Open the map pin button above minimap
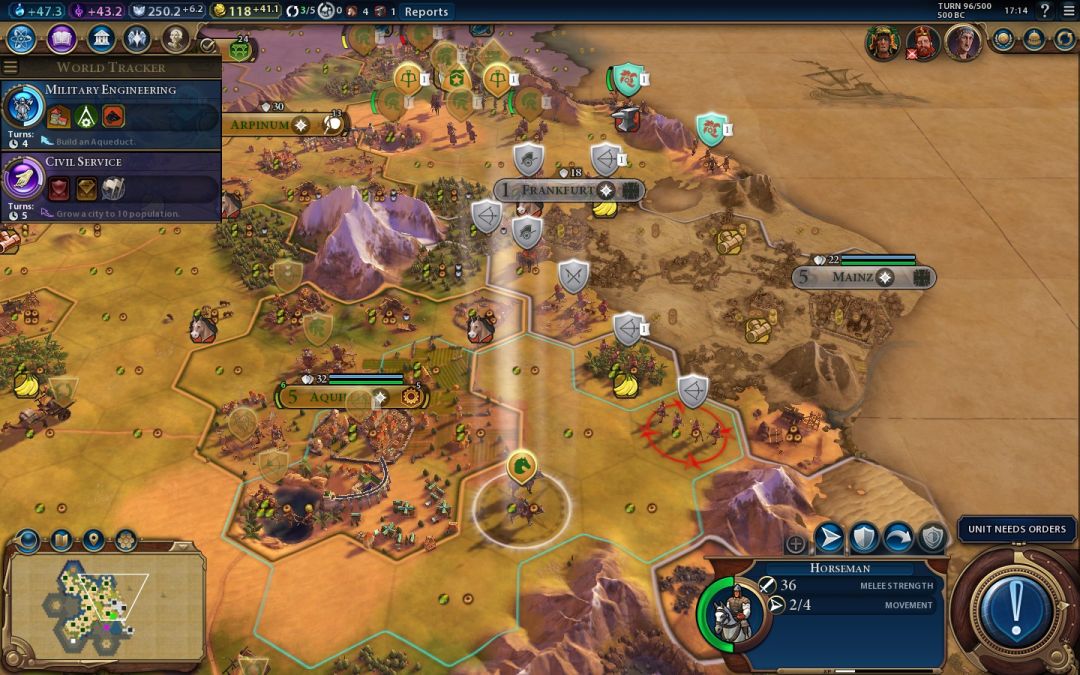Screen dimensions: 1080x675 click(93, 541)
